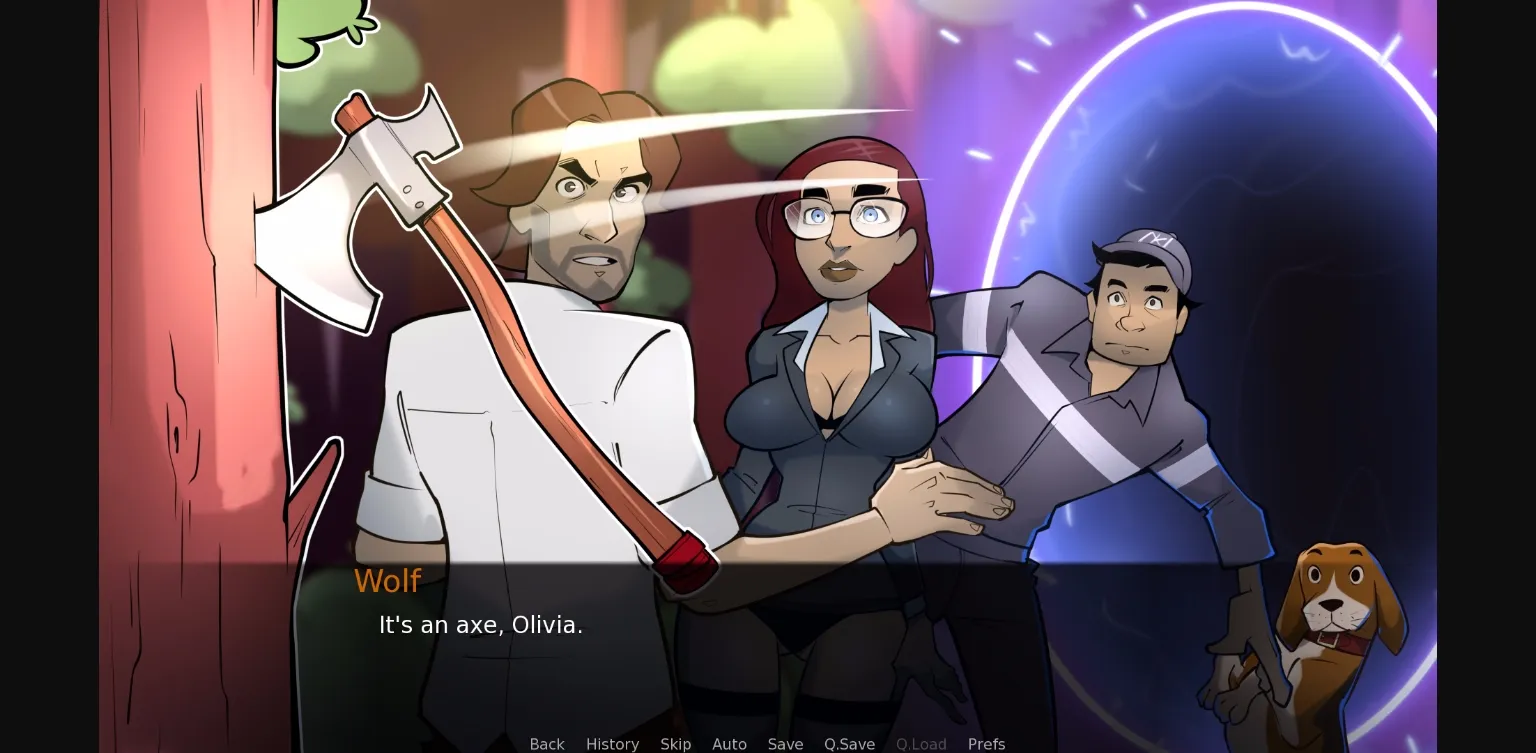This screenshot has width=1536, height=753.
Task: Click the quick menu bar at the bottom
Action: coord(768,744)
